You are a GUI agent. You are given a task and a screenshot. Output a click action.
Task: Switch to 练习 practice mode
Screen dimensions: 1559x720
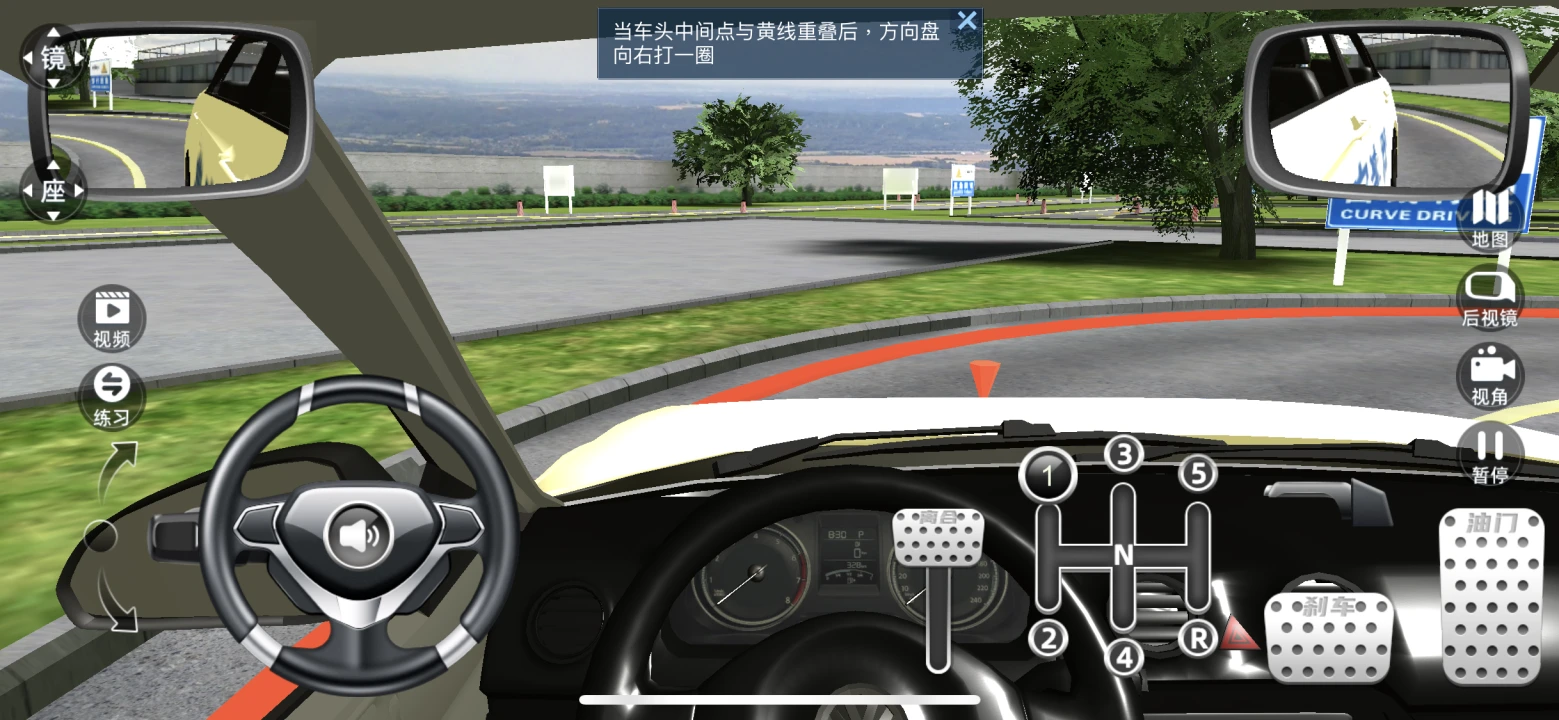pos(112,395)
